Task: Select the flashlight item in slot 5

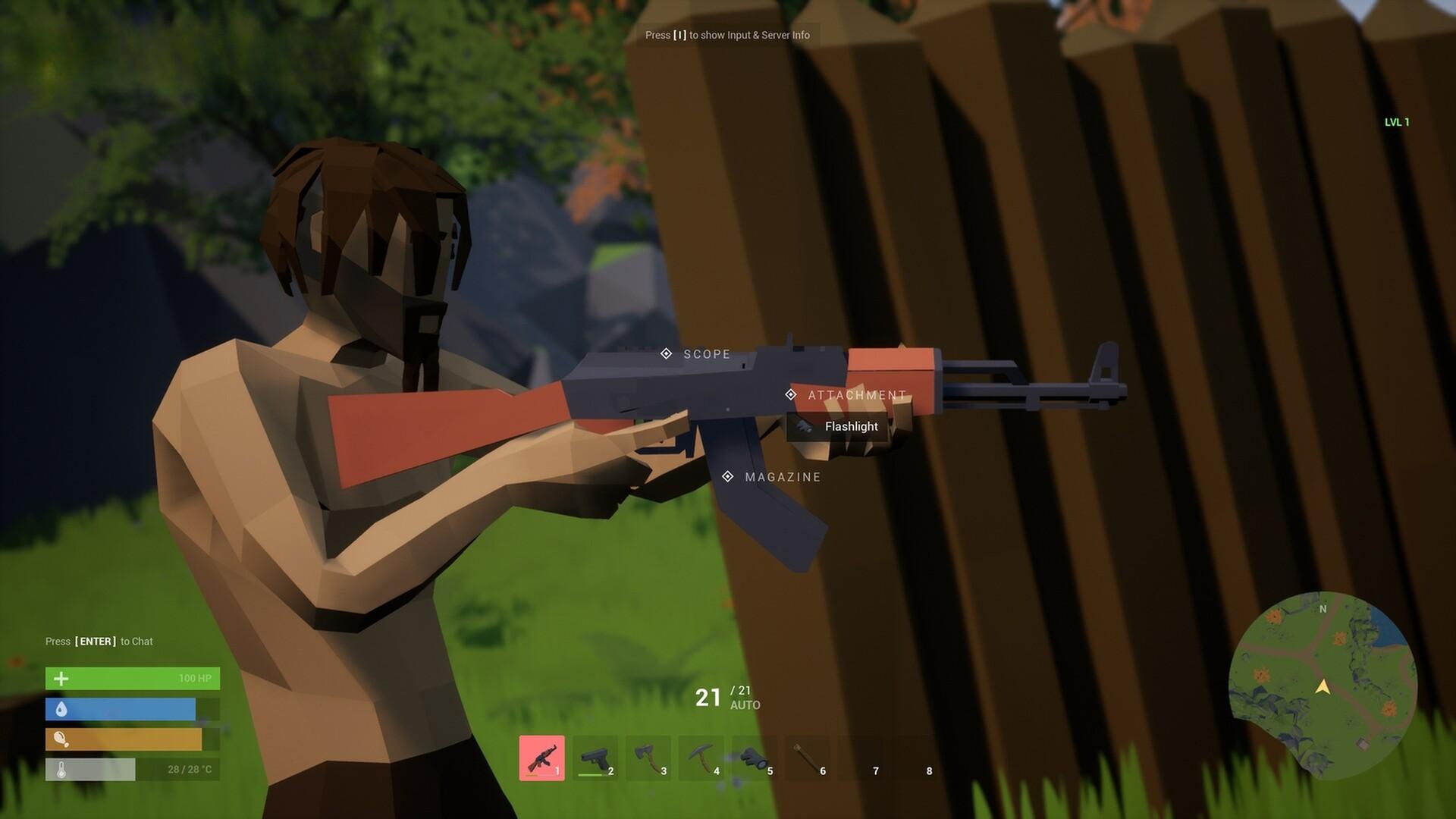Action: click(x=755, y=758)
